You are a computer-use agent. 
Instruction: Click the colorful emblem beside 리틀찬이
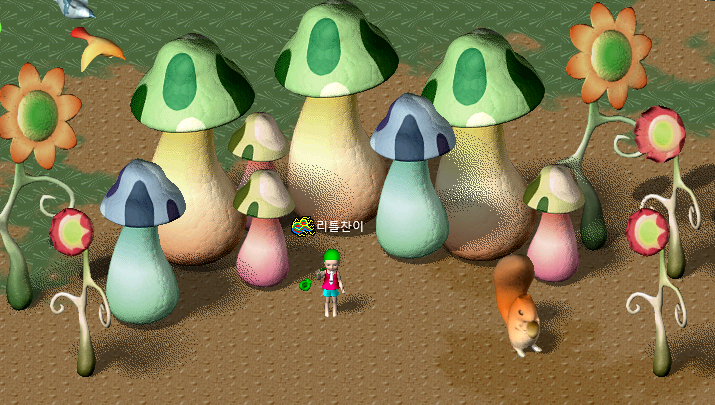302,227
